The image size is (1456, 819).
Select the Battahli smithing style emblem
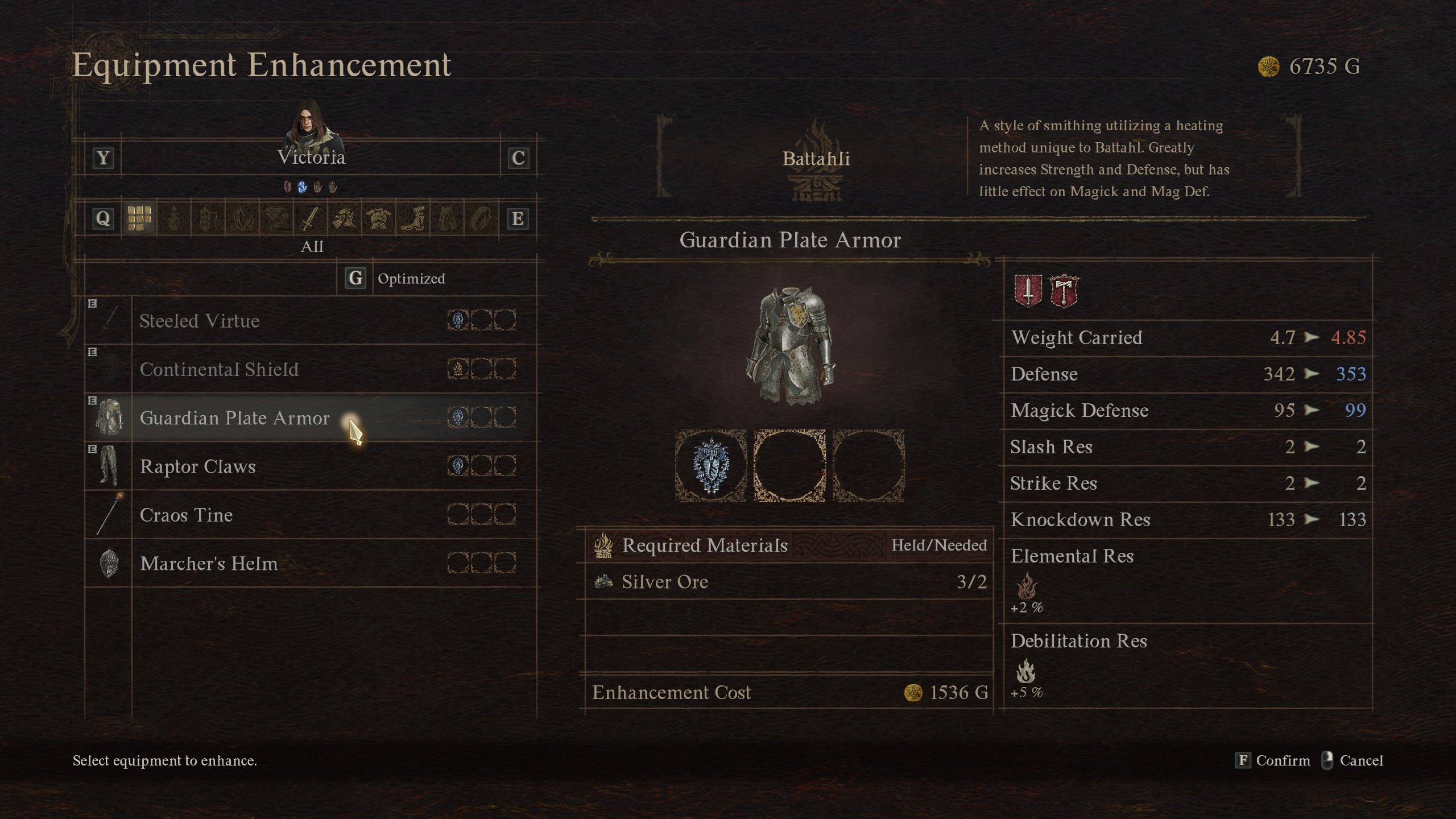click(x=816, y=159)
